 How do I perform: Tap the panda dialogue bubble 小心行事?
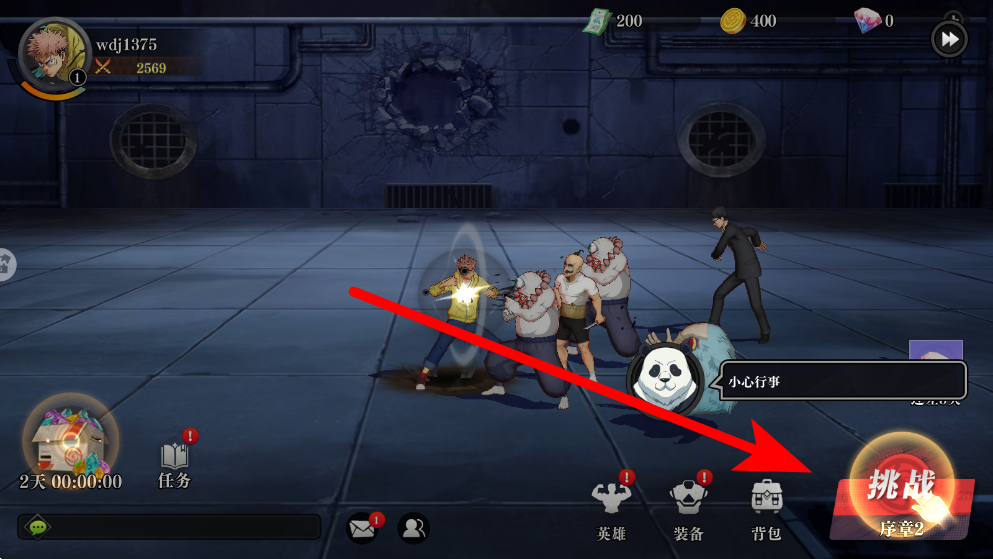[842, 381]
